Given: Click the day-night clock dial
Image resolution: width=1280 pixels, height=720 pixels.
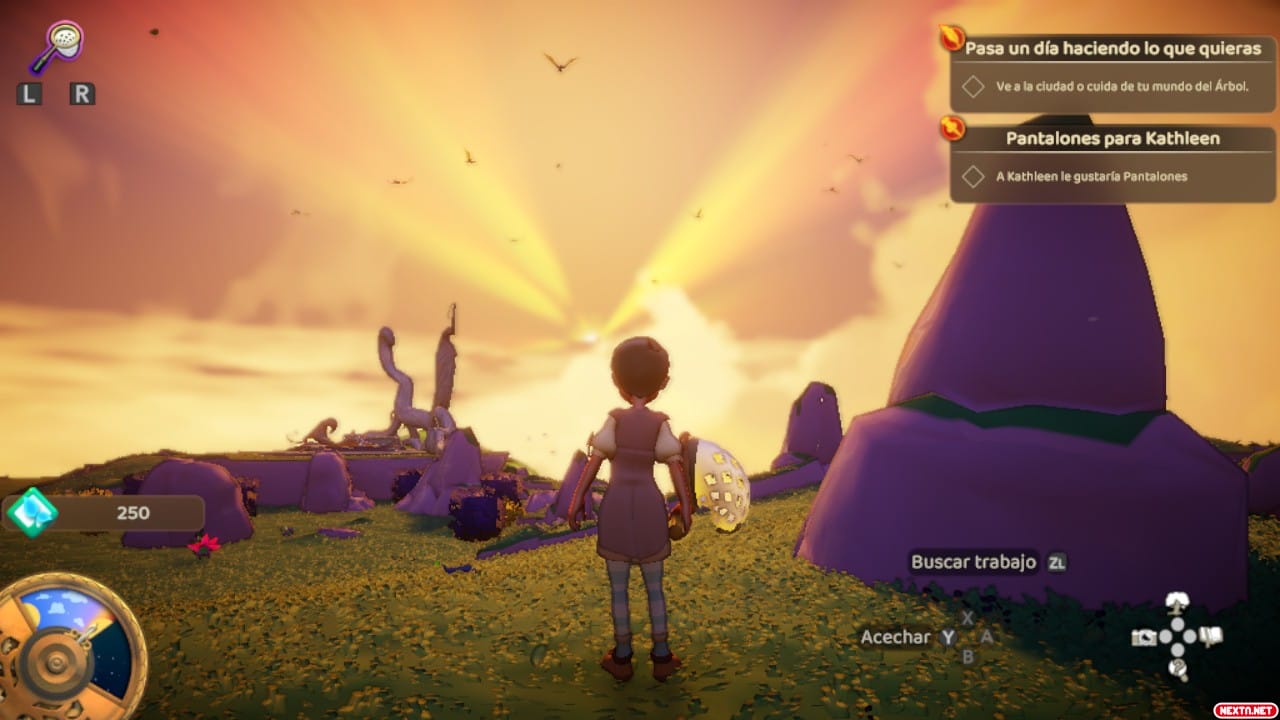Looking at the screenshot, I should coord(68,645).
